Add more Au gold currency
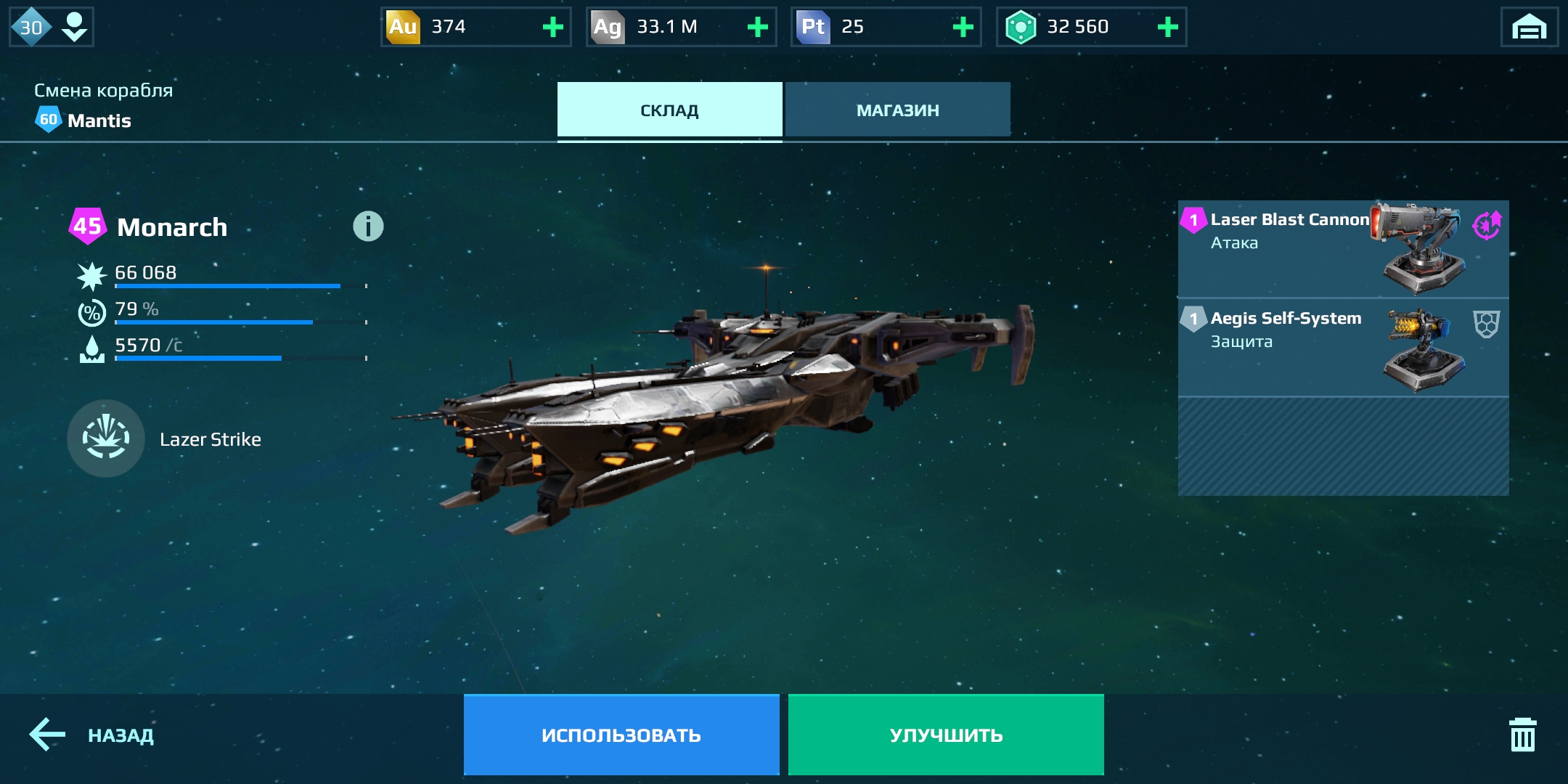The image size is (1568, 784). coord(553,28)
